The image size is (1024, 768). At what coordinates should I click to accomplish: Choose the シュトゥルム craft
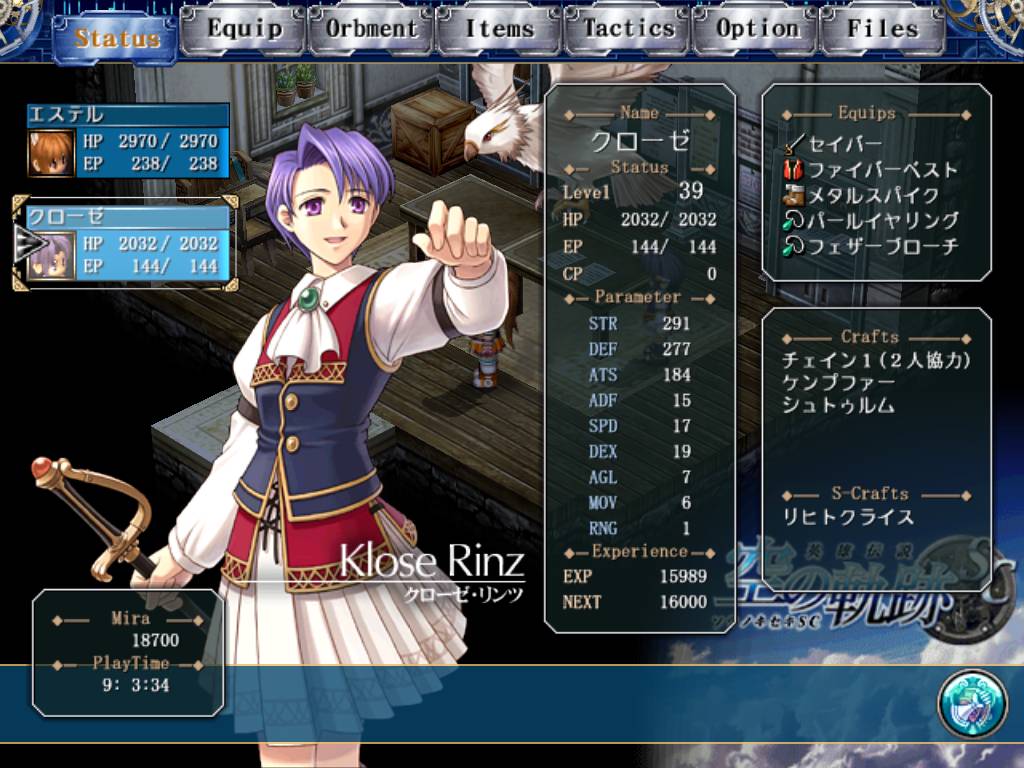tap(838, 407)
